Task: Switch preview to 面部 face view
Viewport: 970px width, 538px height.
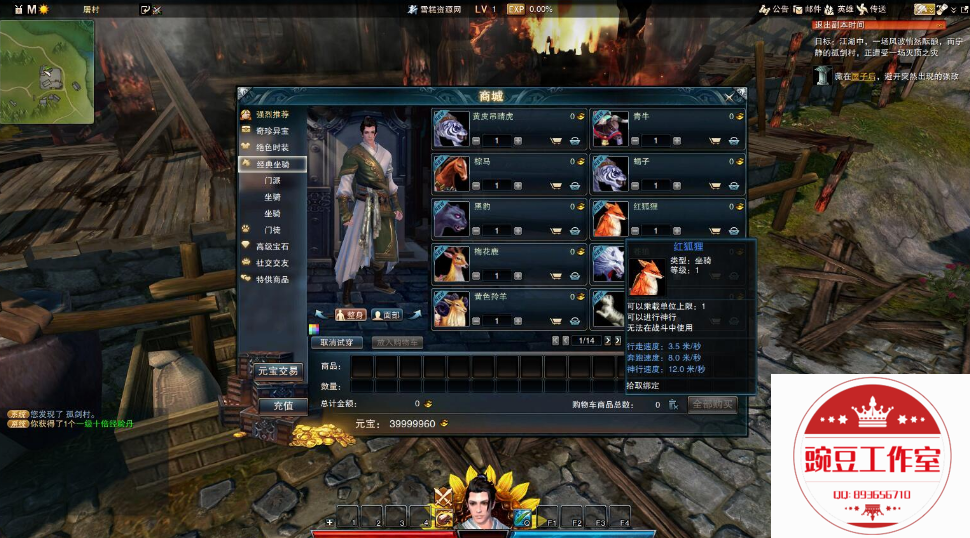Action: pyautogui.click(x=387, y=314)
